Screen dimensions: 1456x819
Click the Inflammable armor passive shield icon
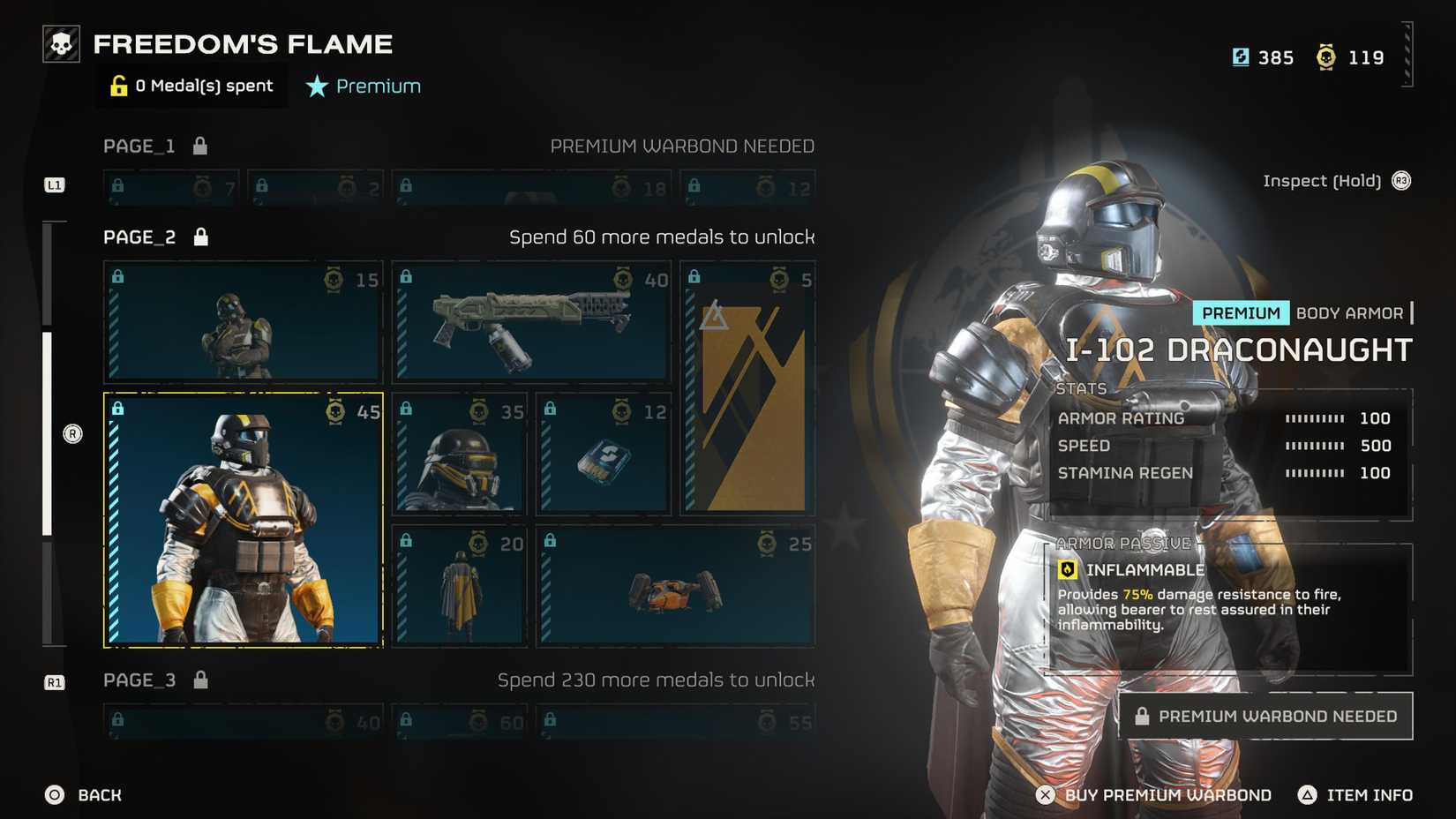point(1068,571)
